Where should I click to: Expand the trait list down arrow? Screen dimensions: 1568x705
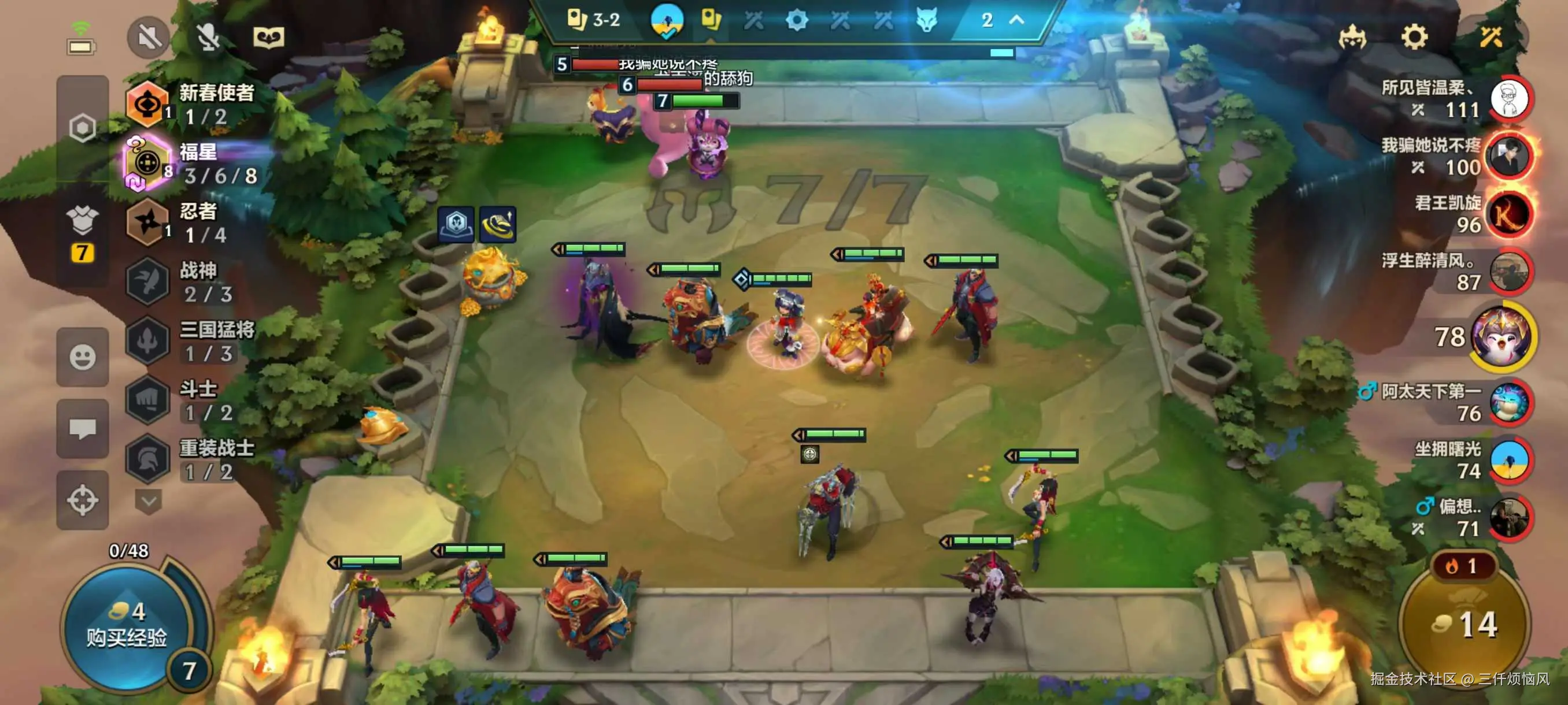148,501
